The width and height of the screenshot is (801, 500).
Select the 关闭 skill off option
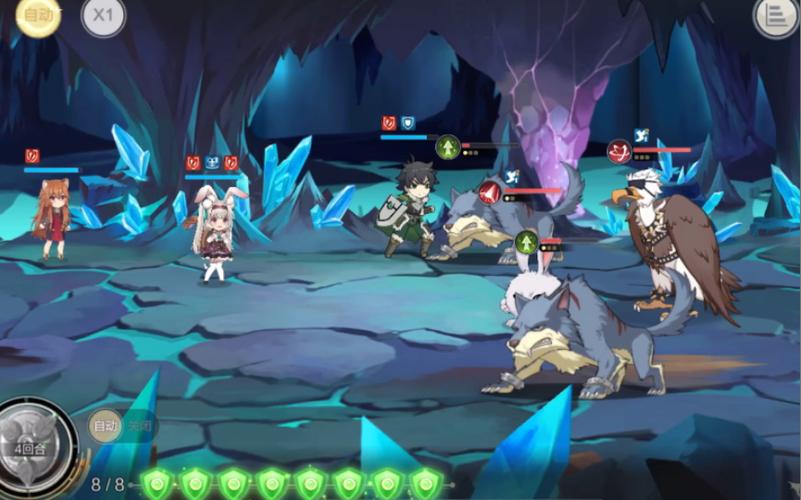[139, 426]
